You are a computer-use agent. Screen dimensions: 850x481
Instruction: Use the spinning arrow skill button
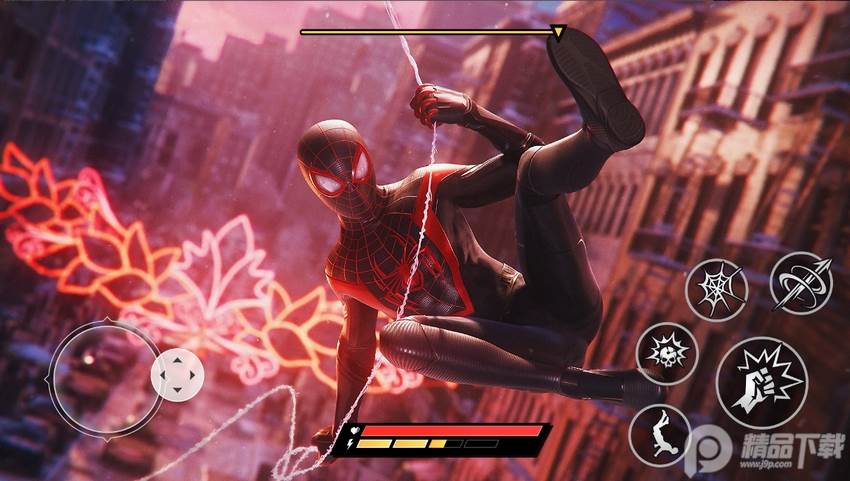[x=802, y=281]
